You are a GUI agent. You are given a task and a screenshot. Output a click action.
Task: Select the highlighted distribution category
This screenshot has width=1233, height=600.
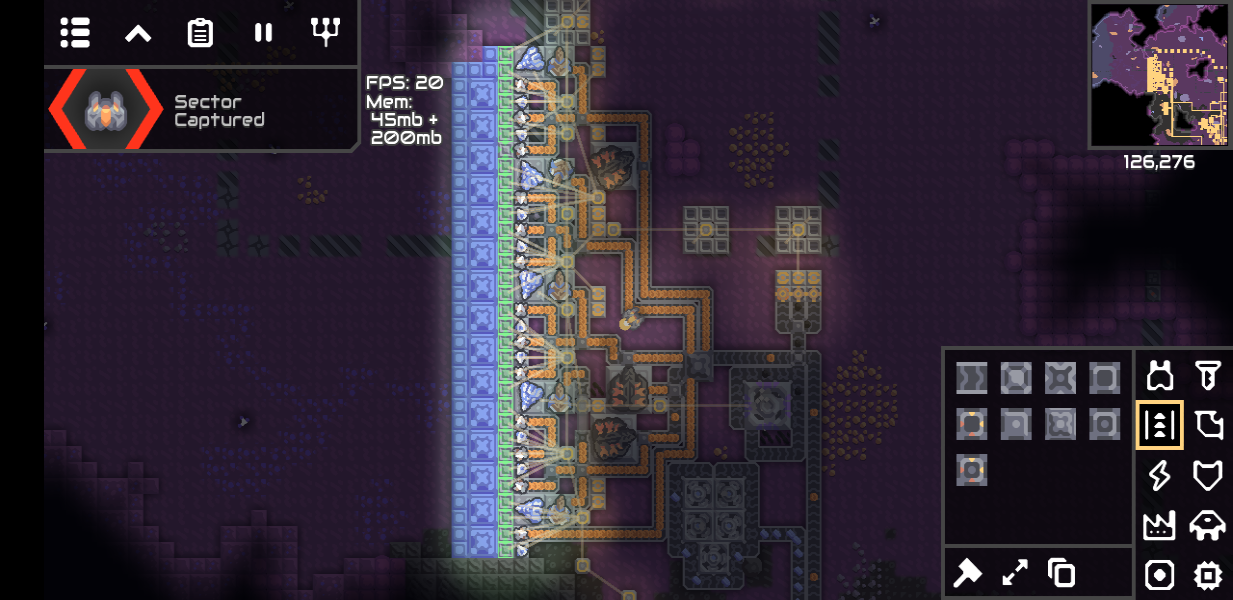(1160, 426)
